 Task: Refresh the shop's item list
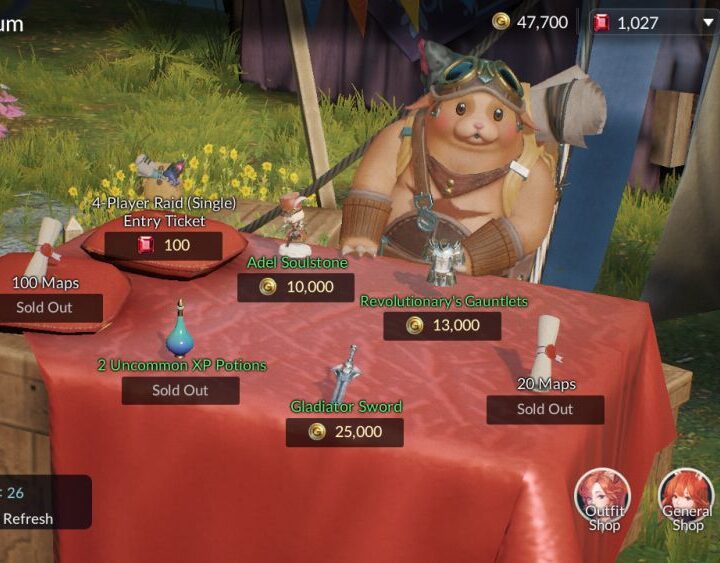(x=28, y=518)
